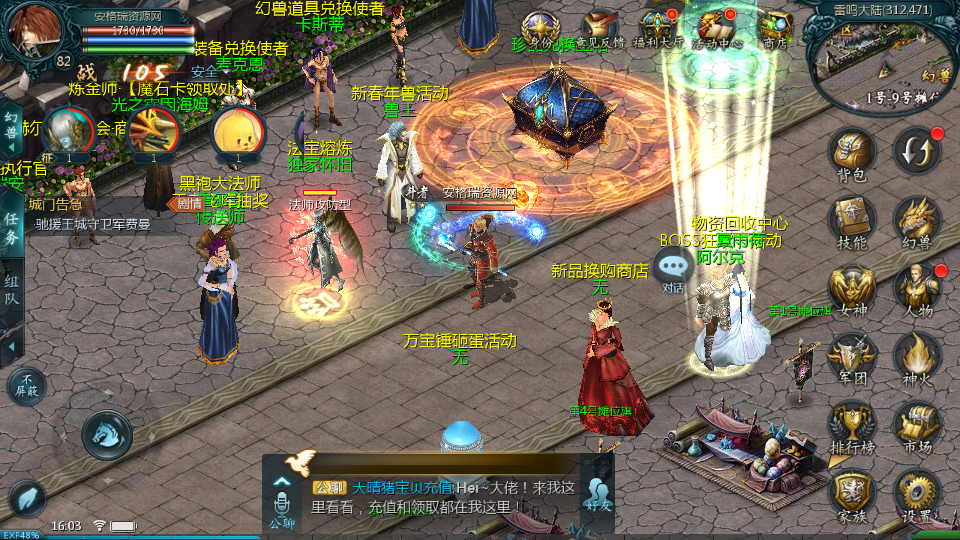Tap the 对话 speech bubble button

674,268
